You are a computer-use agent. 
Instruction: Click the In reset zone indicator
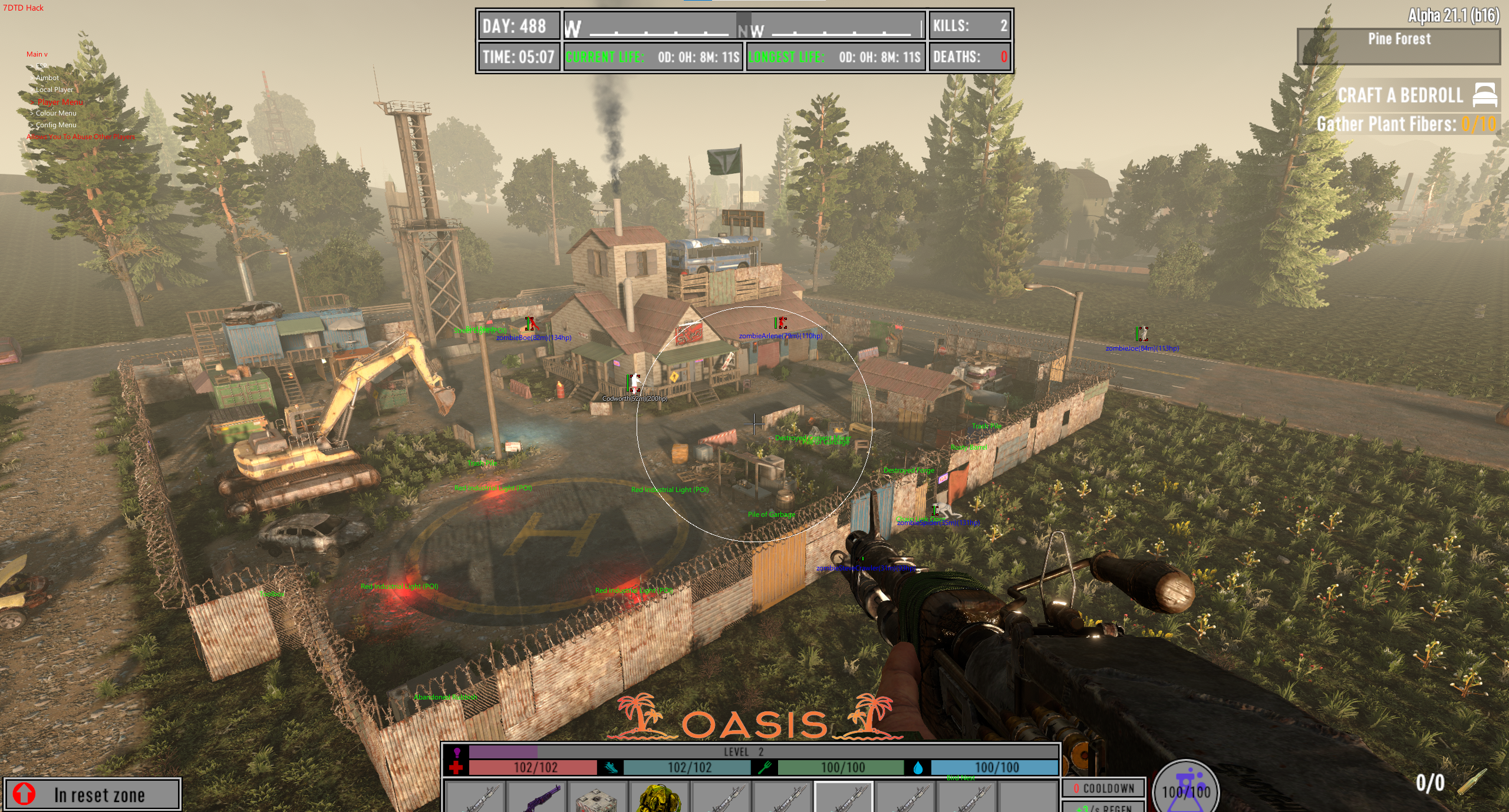pyautogui.click(x=92, y=795)
